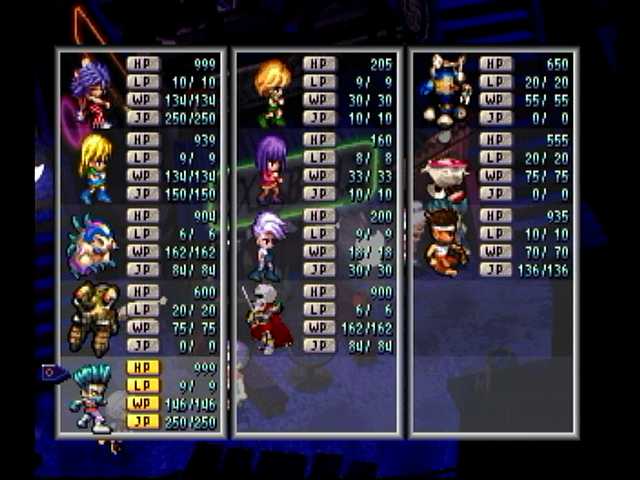This screenshot has height=480, width=640.
Task: Select the gold mech with 600 HP
Action: pos(94,319)
